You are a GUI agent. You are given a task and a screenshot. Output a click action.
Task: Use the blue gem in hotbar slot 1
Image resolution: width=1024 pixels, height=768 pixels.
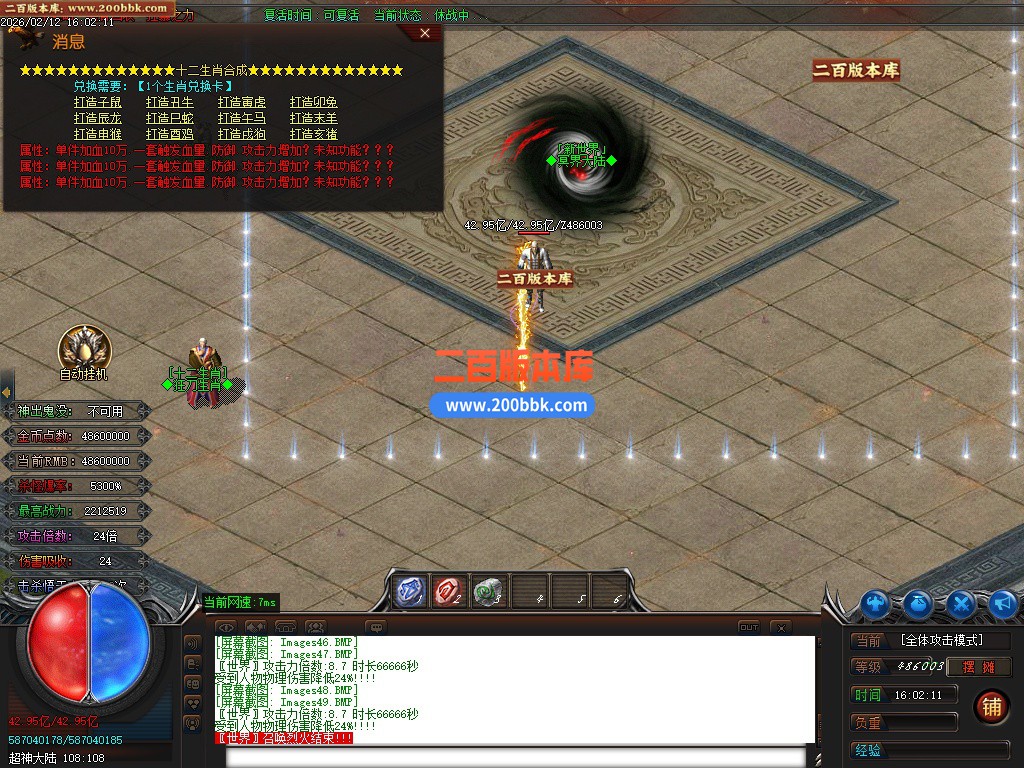click(410, 591)
